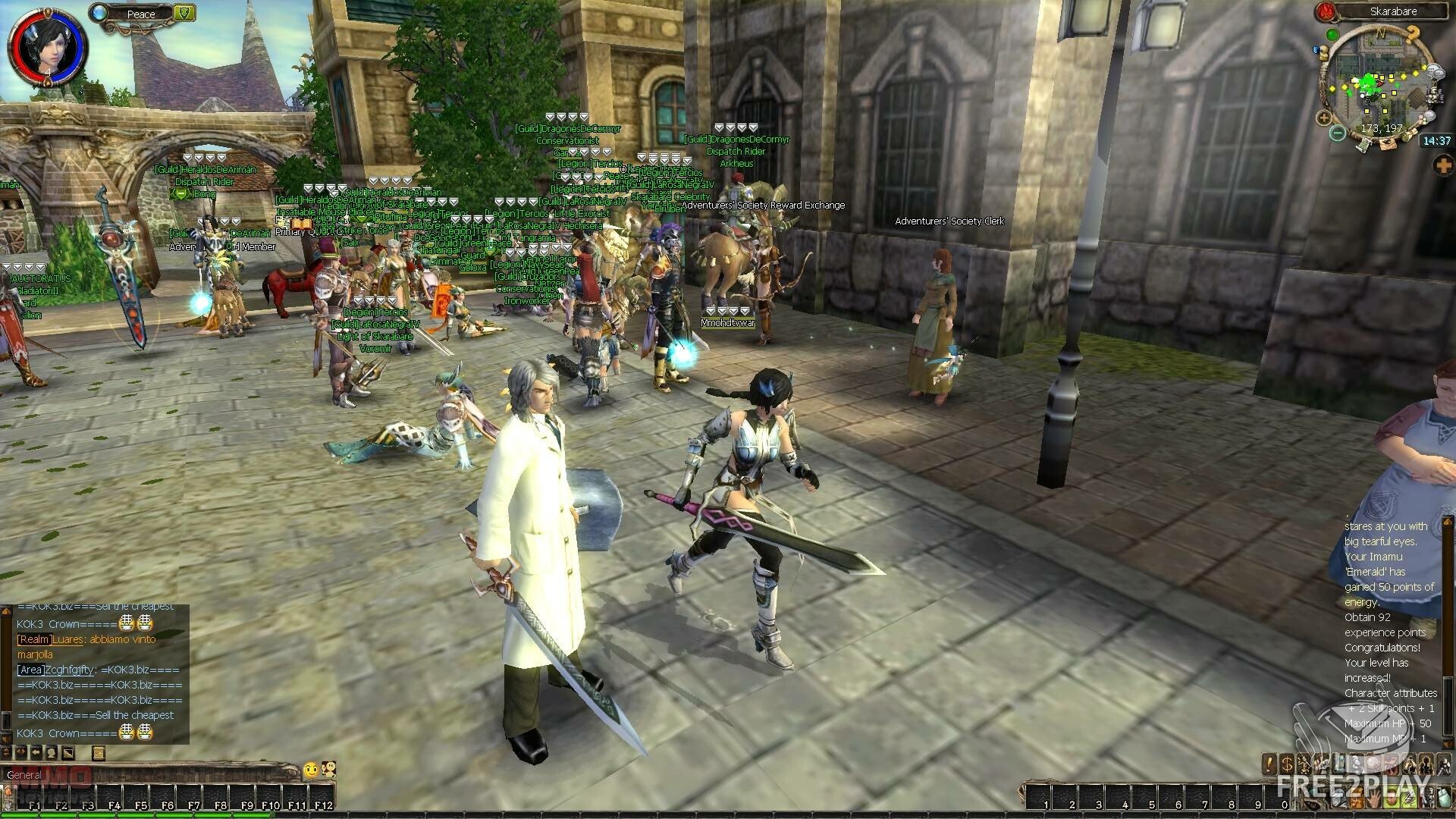Open the dollar sign shop icon
Screen dimensions: 1456x819
coord(1287,763)
